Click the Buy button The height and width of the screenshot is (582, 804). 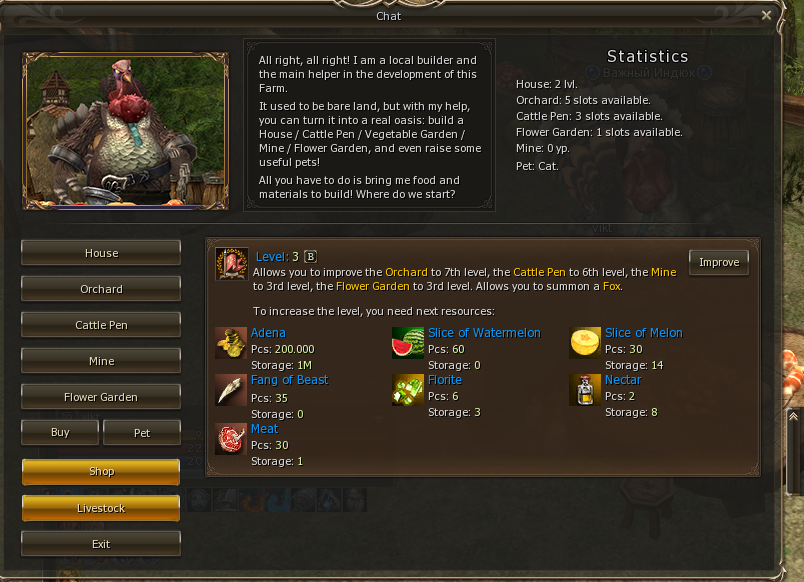(x=60, y=432)
